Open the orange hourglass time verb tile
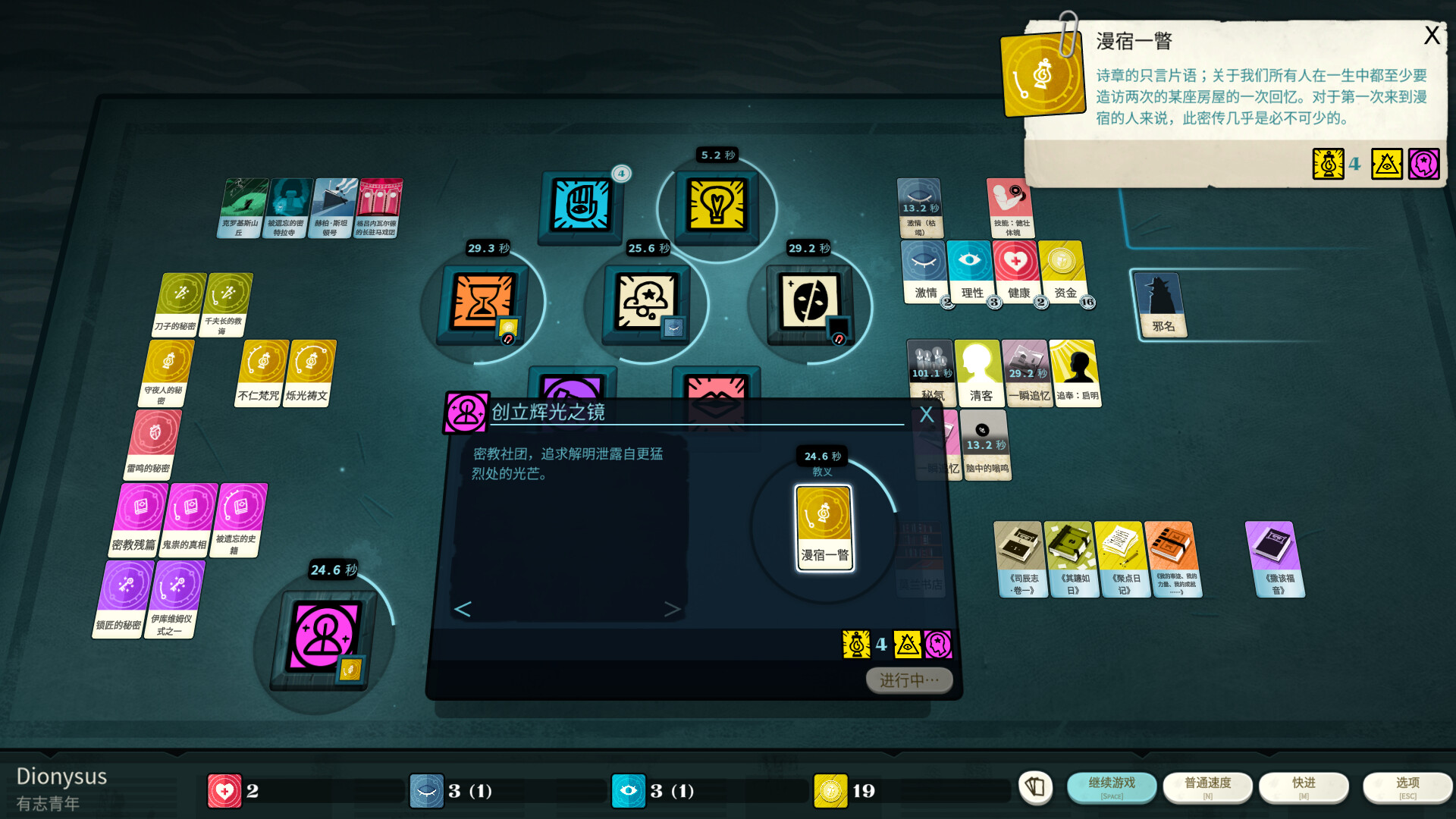The width and height of the screenshot is (1456, 819). pos(482,302)
